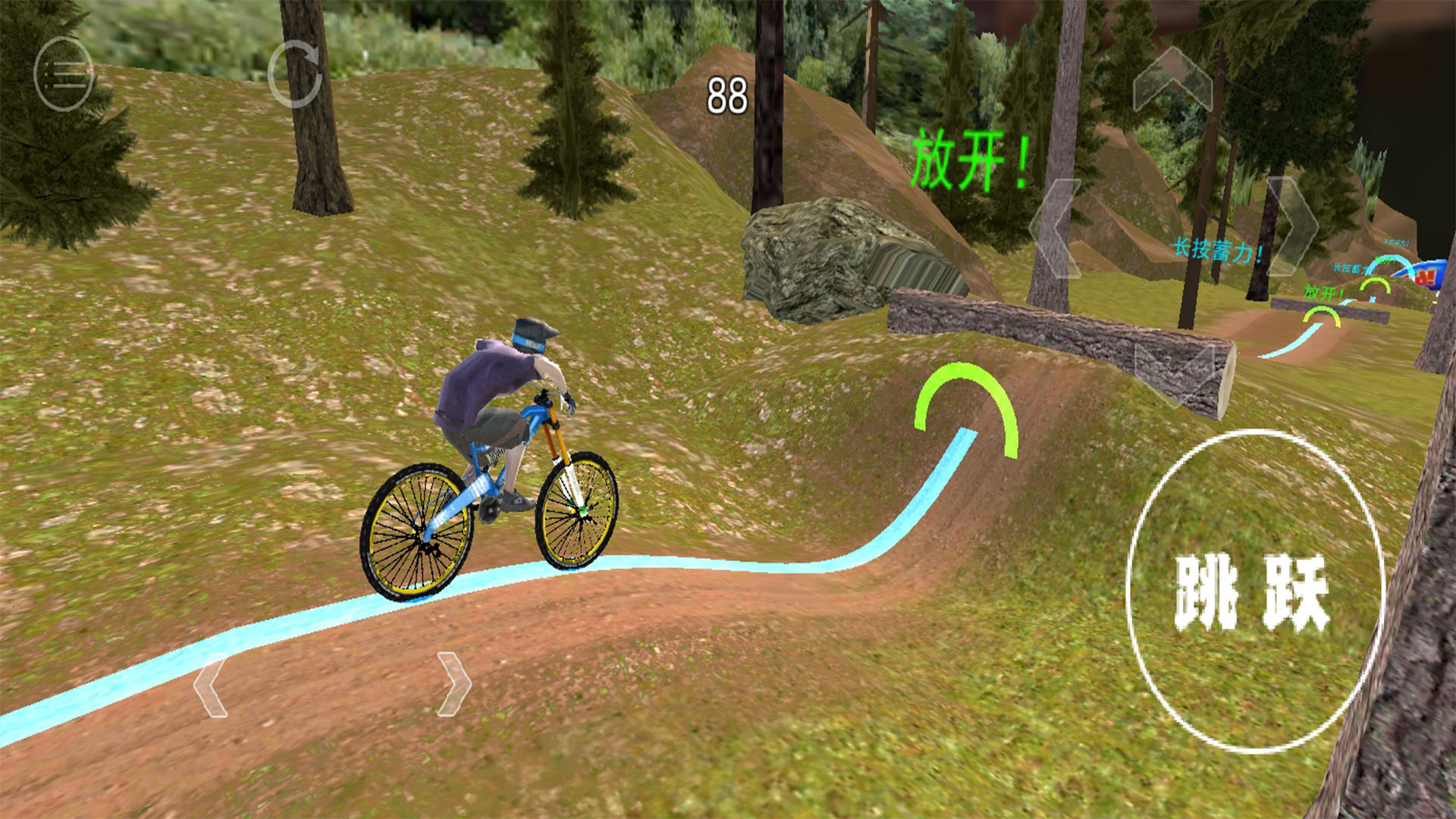Tap the translucent left chevron beside 放开
The width and height of the screenshot is (1456, 819).
tap(1056, 228)
